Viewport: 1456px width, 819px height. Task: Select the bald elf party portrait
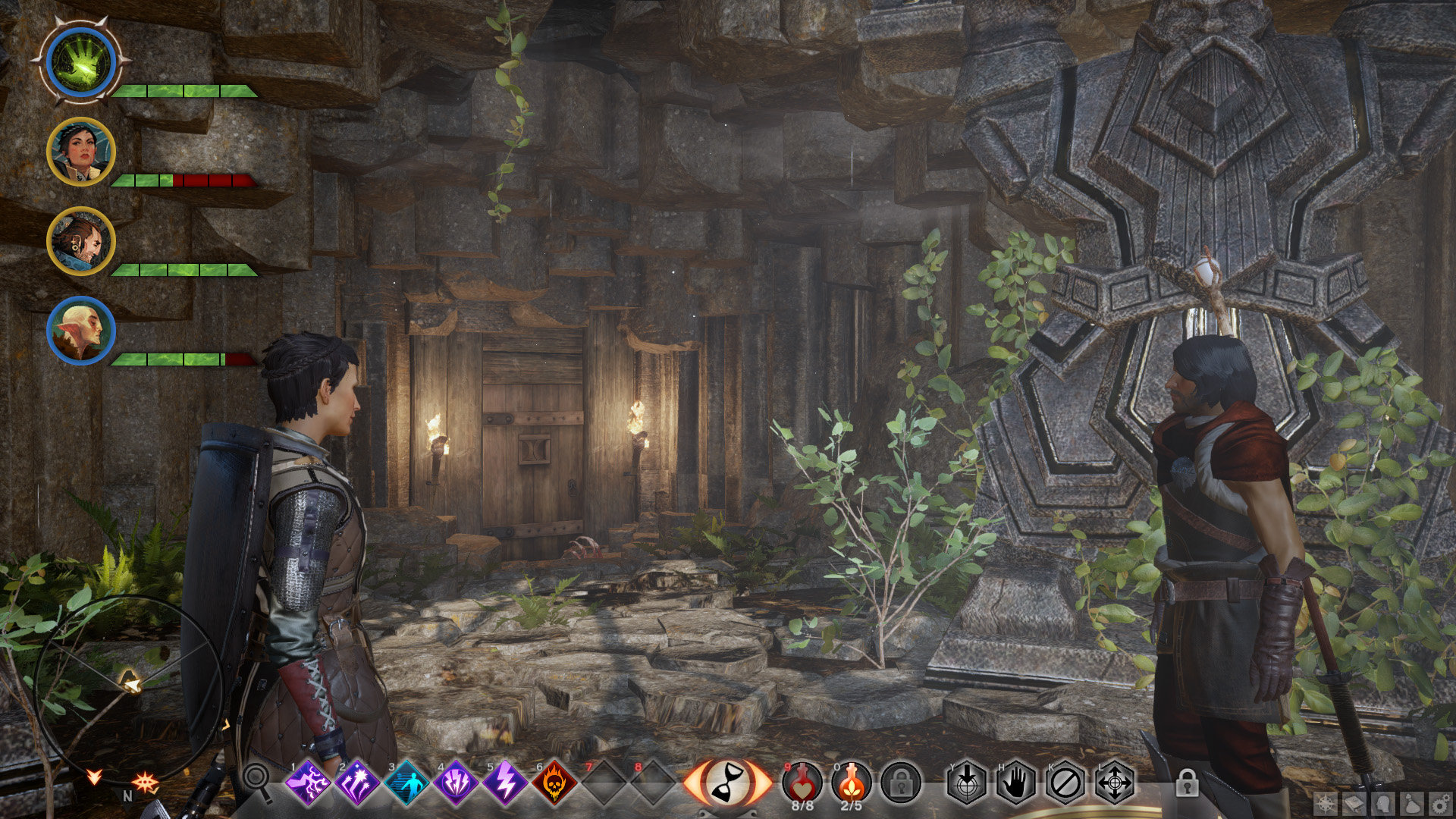coord(80,331)
